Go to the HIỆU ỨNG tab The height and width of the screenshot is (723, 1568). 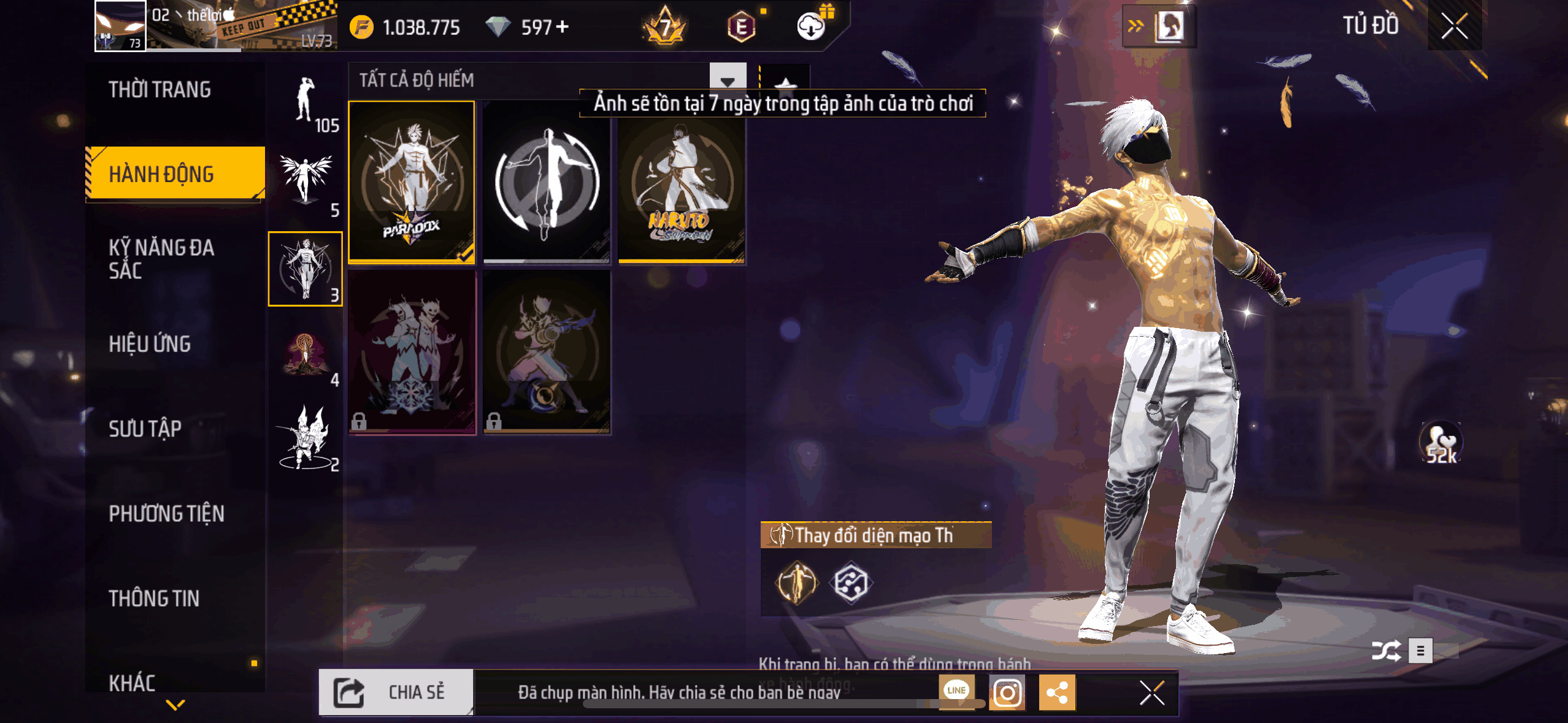click(150, 344)
